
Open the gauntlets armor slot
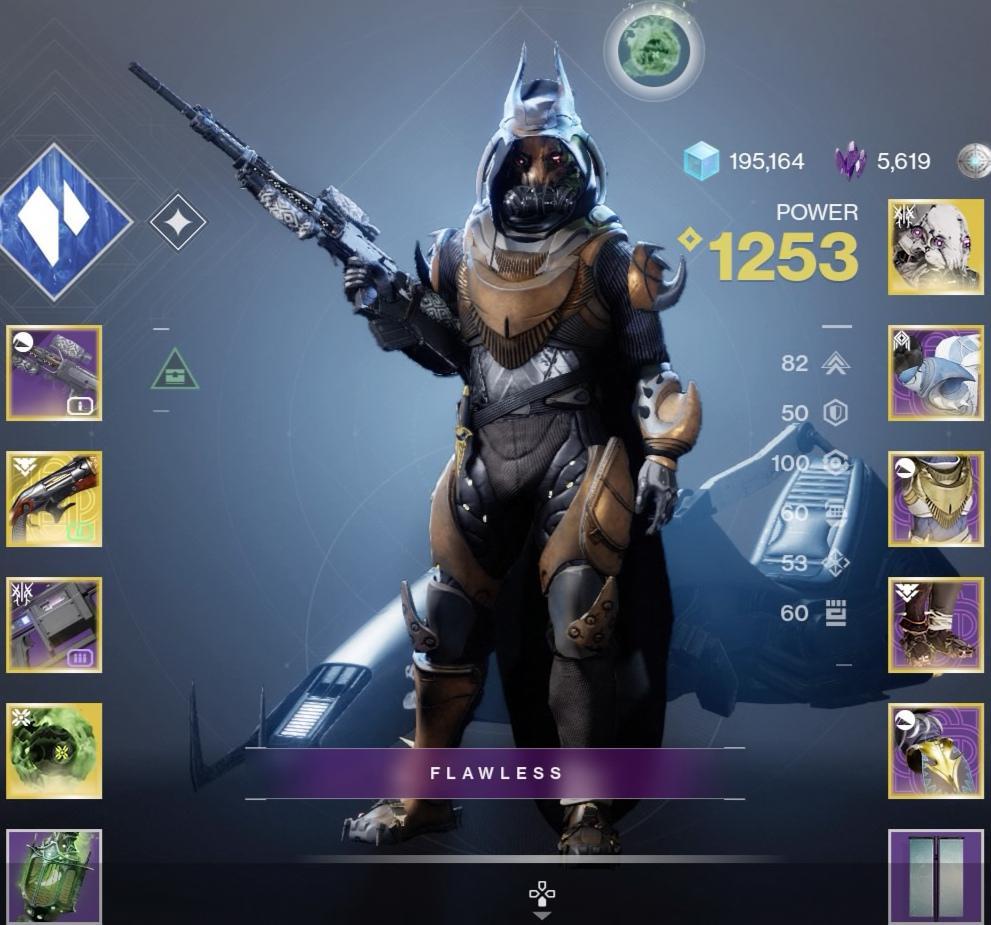[936, 373]
